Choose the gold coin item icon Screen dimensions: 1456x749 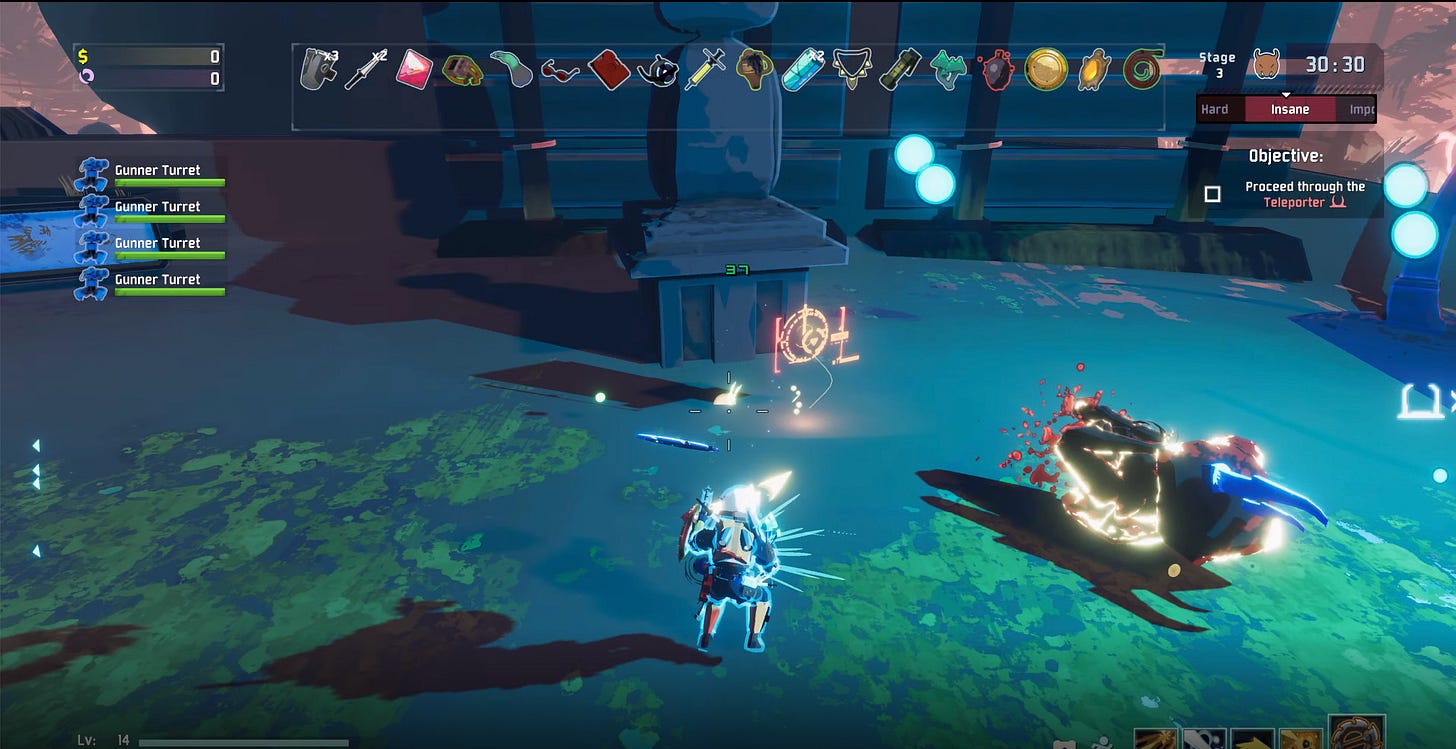click(x=1044, y=70)
